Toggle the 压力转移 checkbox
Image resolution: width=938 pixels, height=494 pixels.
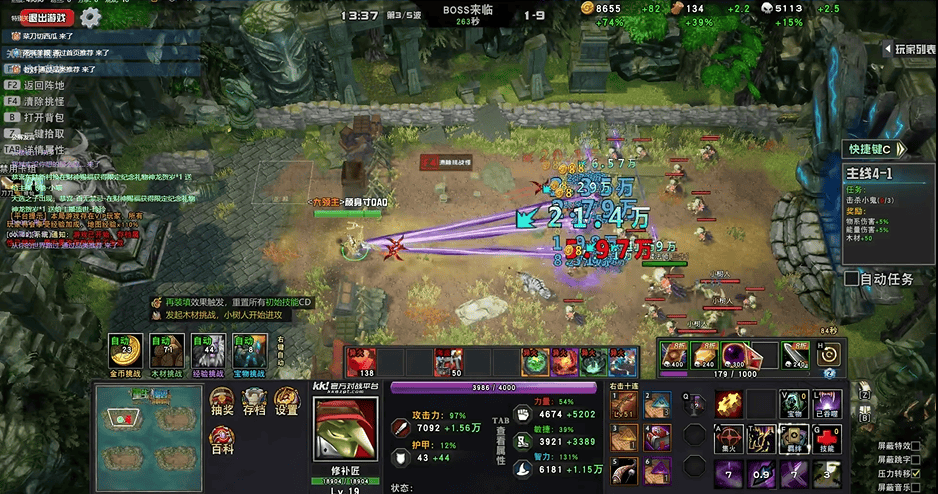(x=916, y=474)
